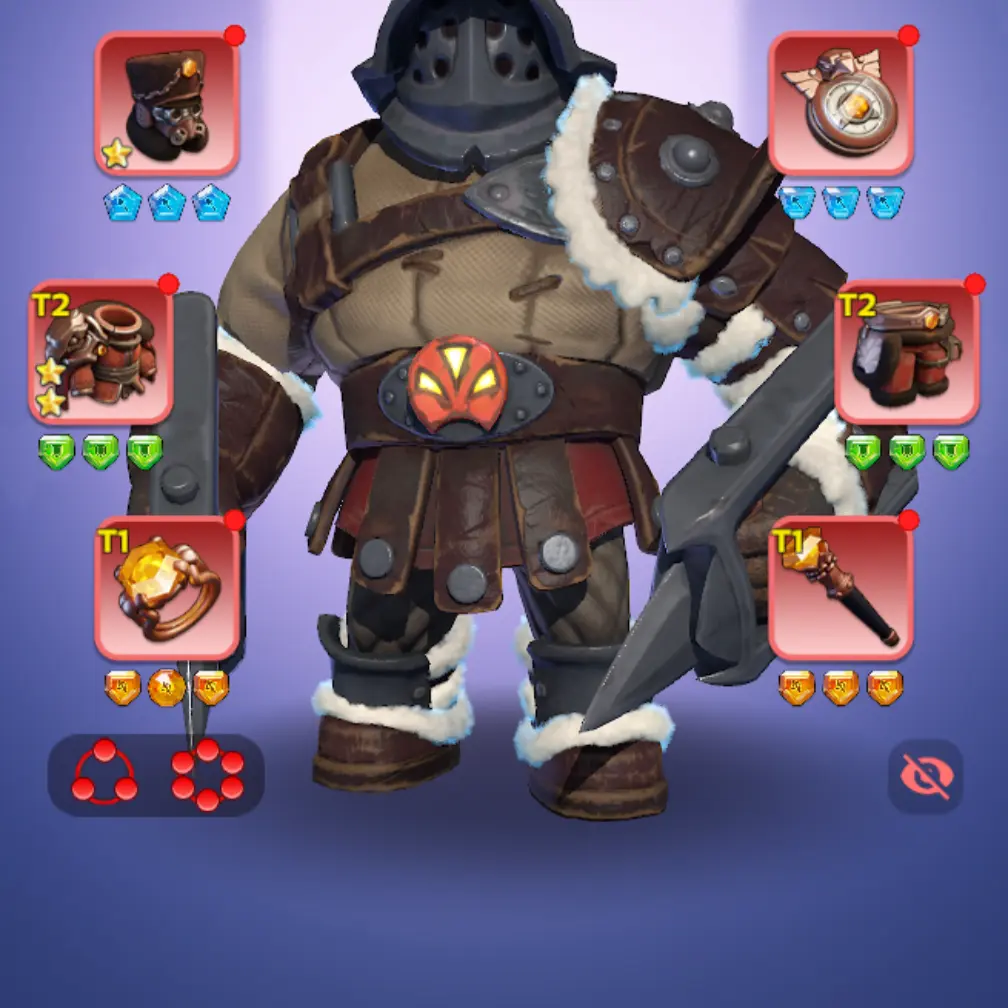Open the T2 red chest armor slot
This screenshot has width=1008, height=1008.
tap(101, 352)
